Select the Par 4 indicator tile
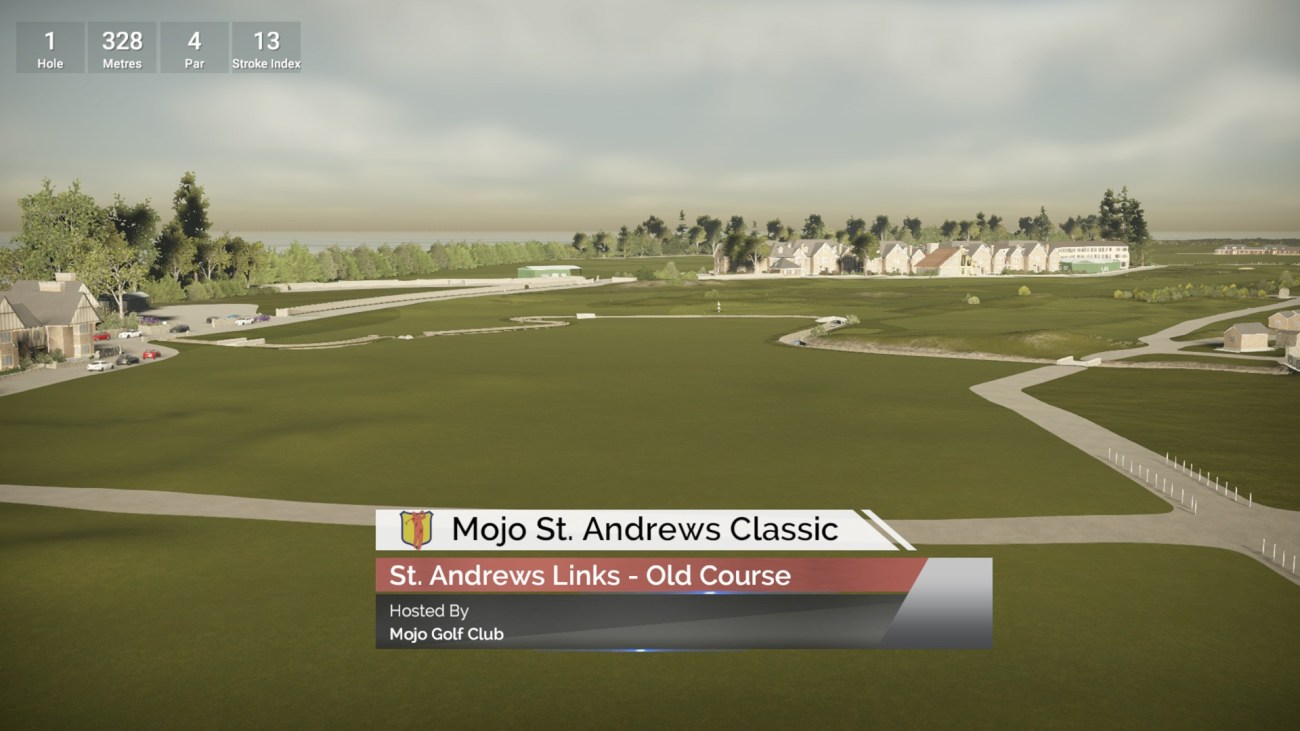This screenshot has width=1300, height=731. tap(194, 46)
